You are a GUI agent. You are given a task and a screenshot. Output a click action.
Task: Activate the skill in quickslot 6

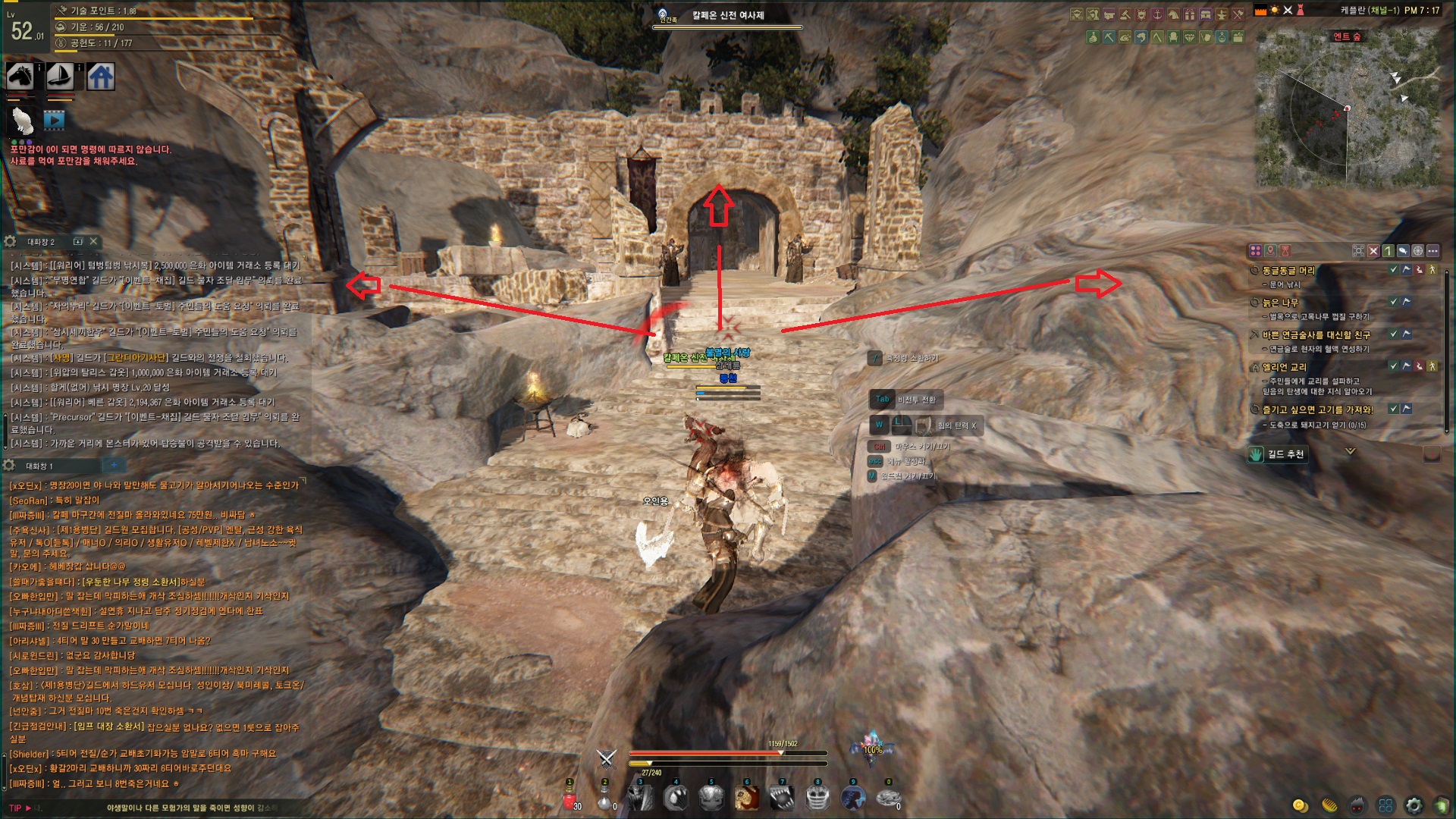pyautogui.click(x=747, y=798)
